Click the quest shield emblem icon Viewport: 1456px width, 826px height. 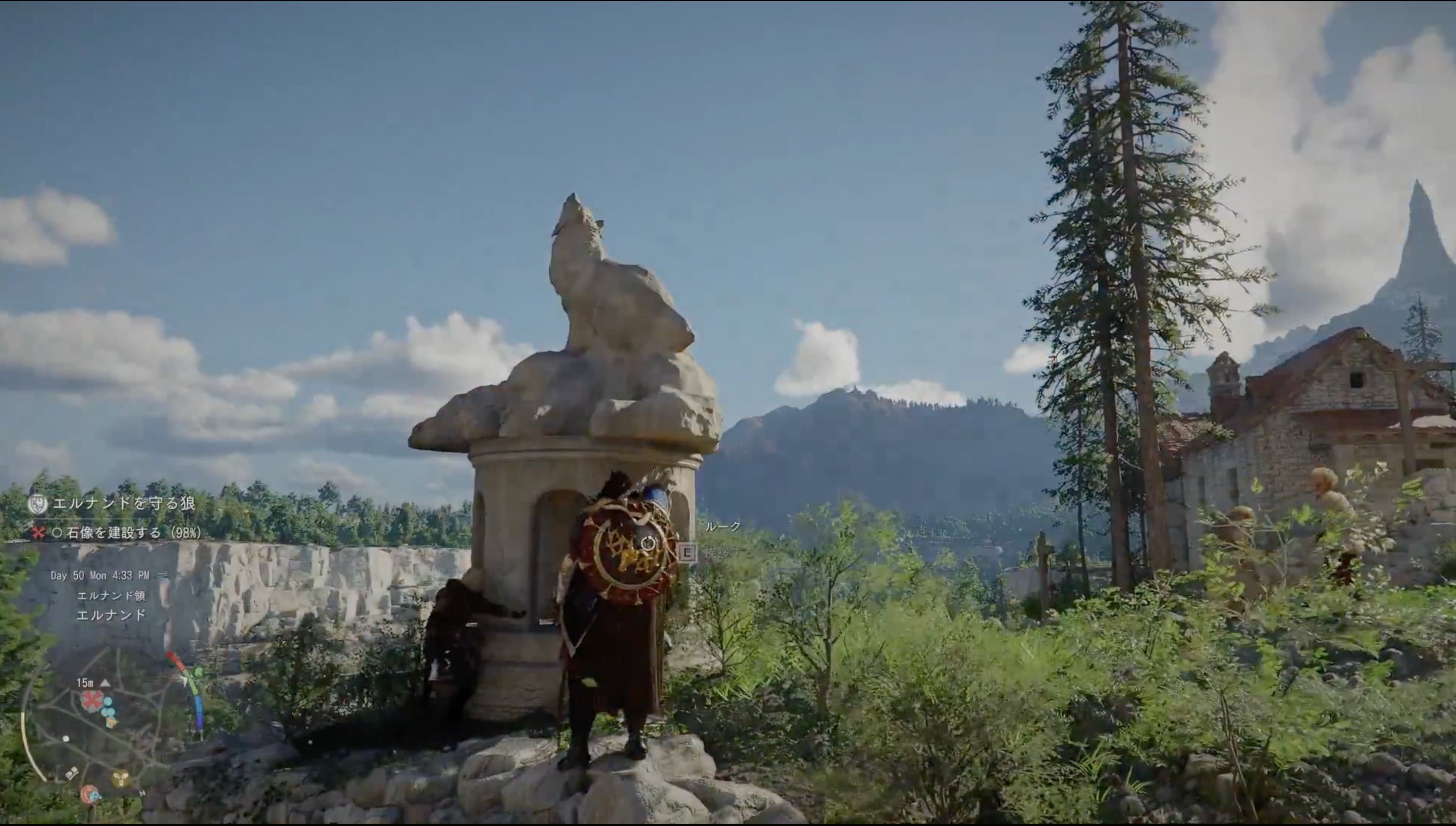(38, 504)
